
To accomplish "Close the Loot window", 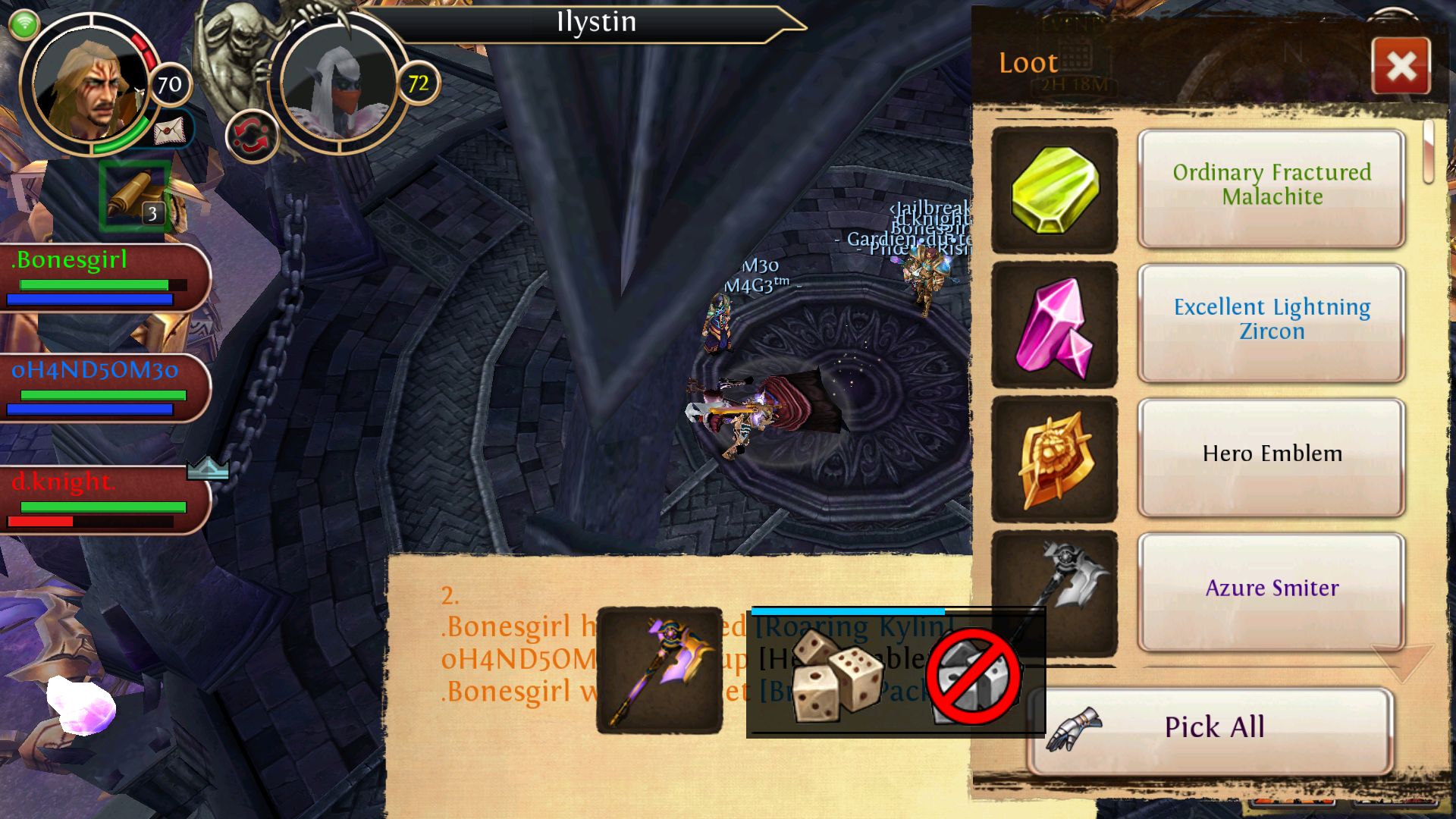I will [x=1401, y=66].
